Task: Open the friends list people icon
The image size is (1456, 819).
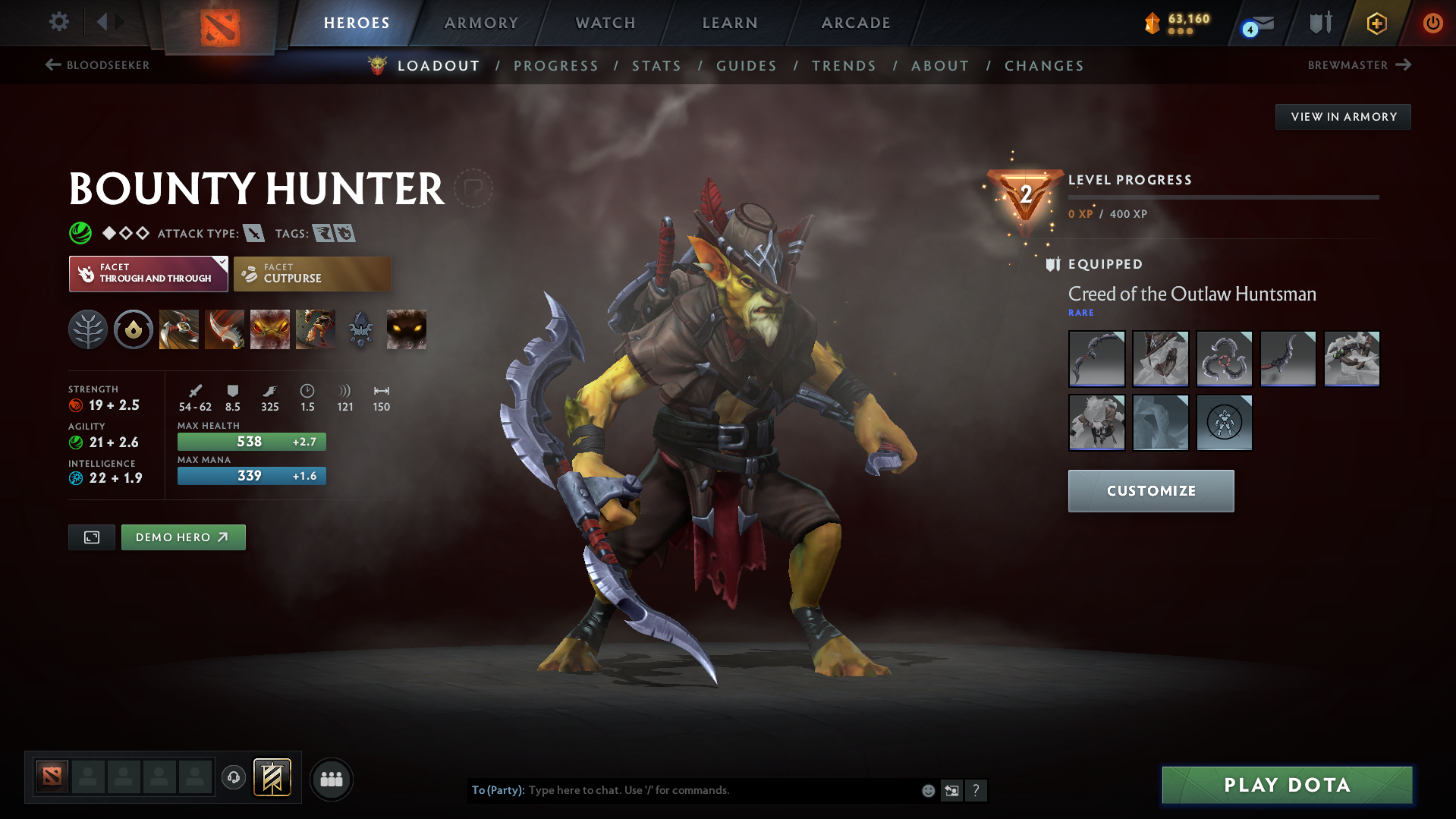Action: (x=331, y=779)
